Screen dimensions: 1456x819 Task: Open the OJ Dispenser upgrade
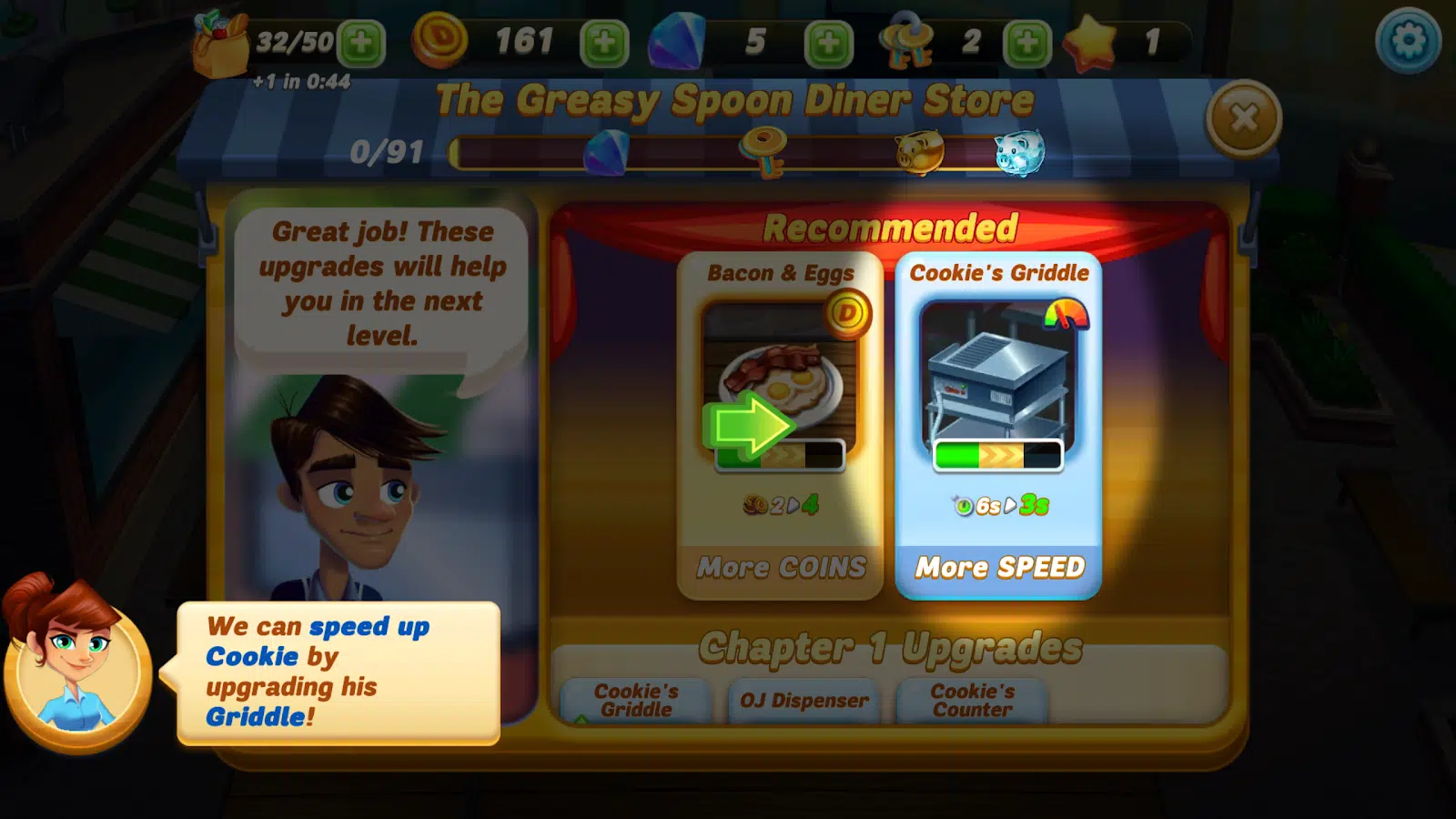pos(804,701)
